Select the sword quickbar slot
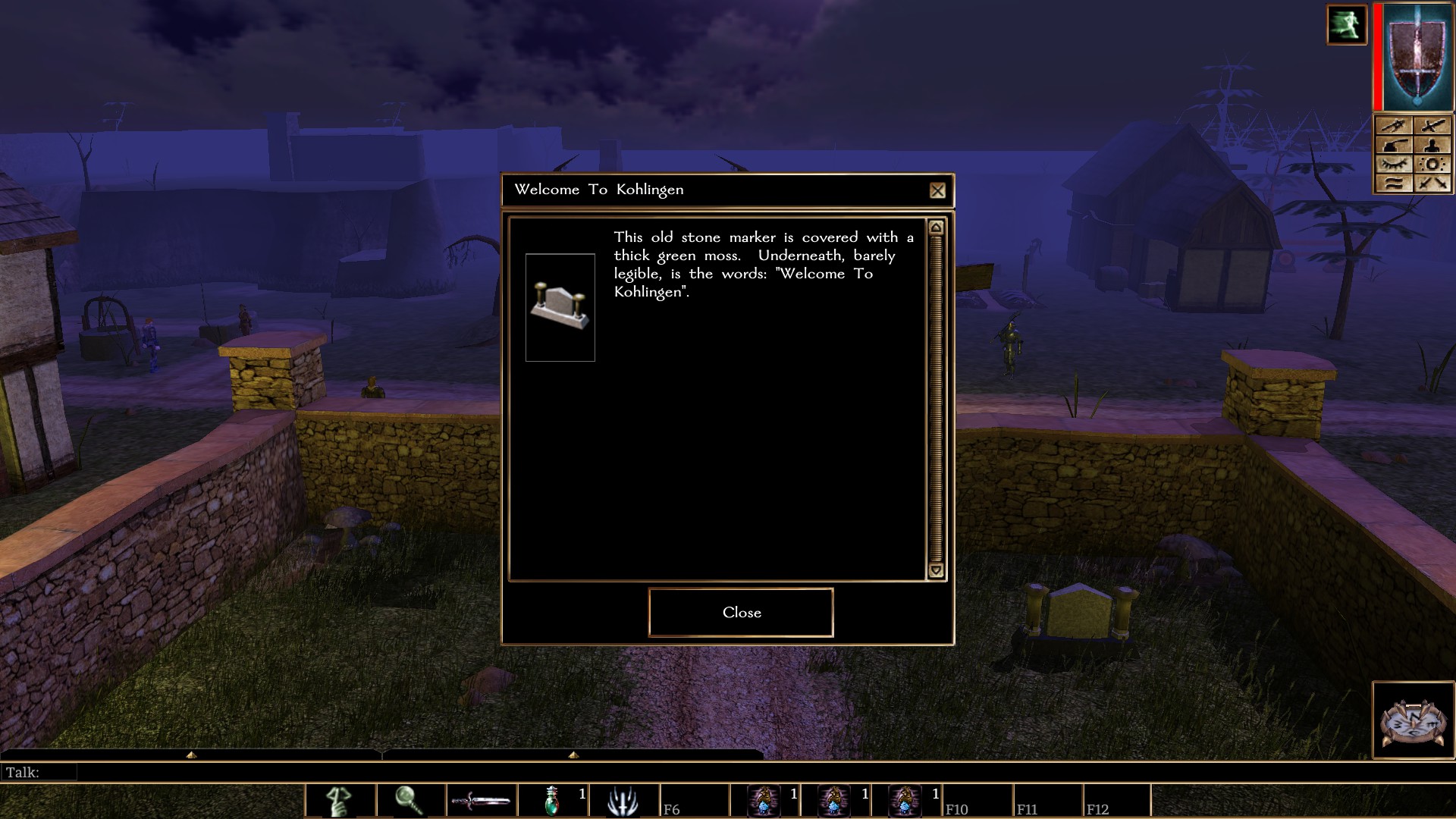Screen dimensions: 1456x819 click(x=481, y=801)
